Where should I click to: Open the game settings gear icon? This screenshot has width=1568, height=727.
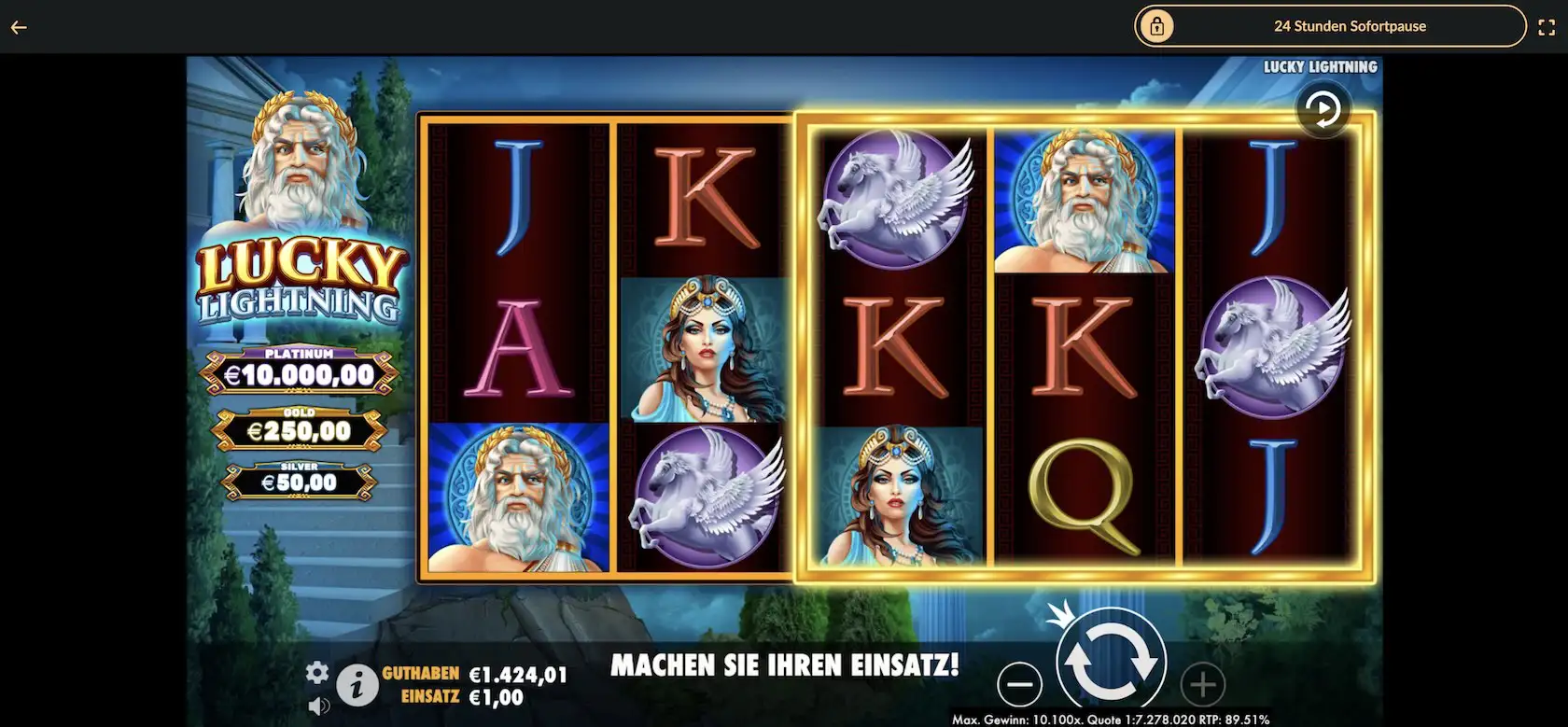tap(318, 671)
